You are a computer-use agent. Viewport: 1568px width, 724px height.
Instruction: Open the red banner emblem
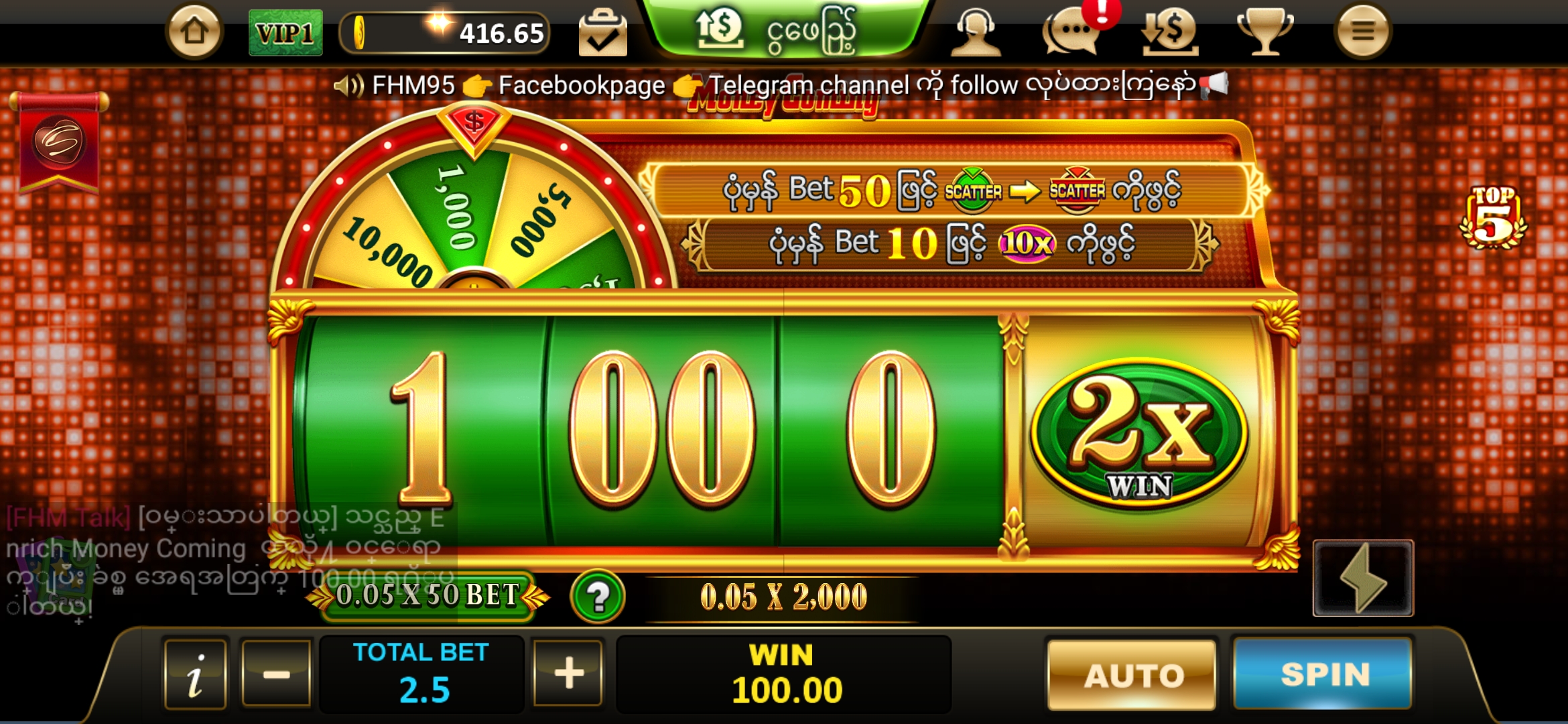pyautogui.click(x=59, y=142)
